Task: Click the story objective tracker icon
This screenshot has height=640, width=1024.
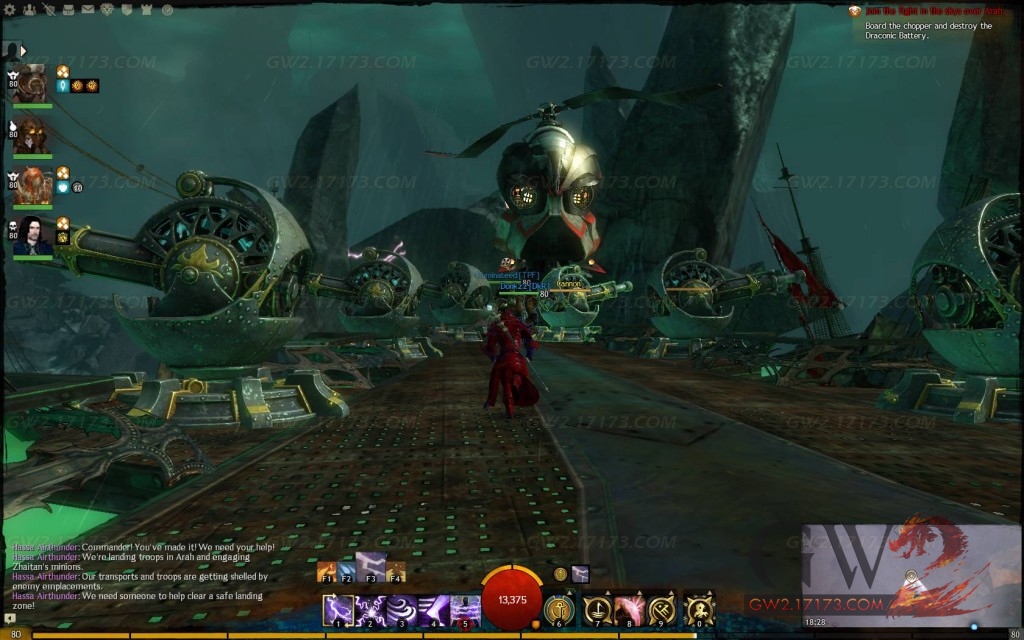Action: [855, 11]
